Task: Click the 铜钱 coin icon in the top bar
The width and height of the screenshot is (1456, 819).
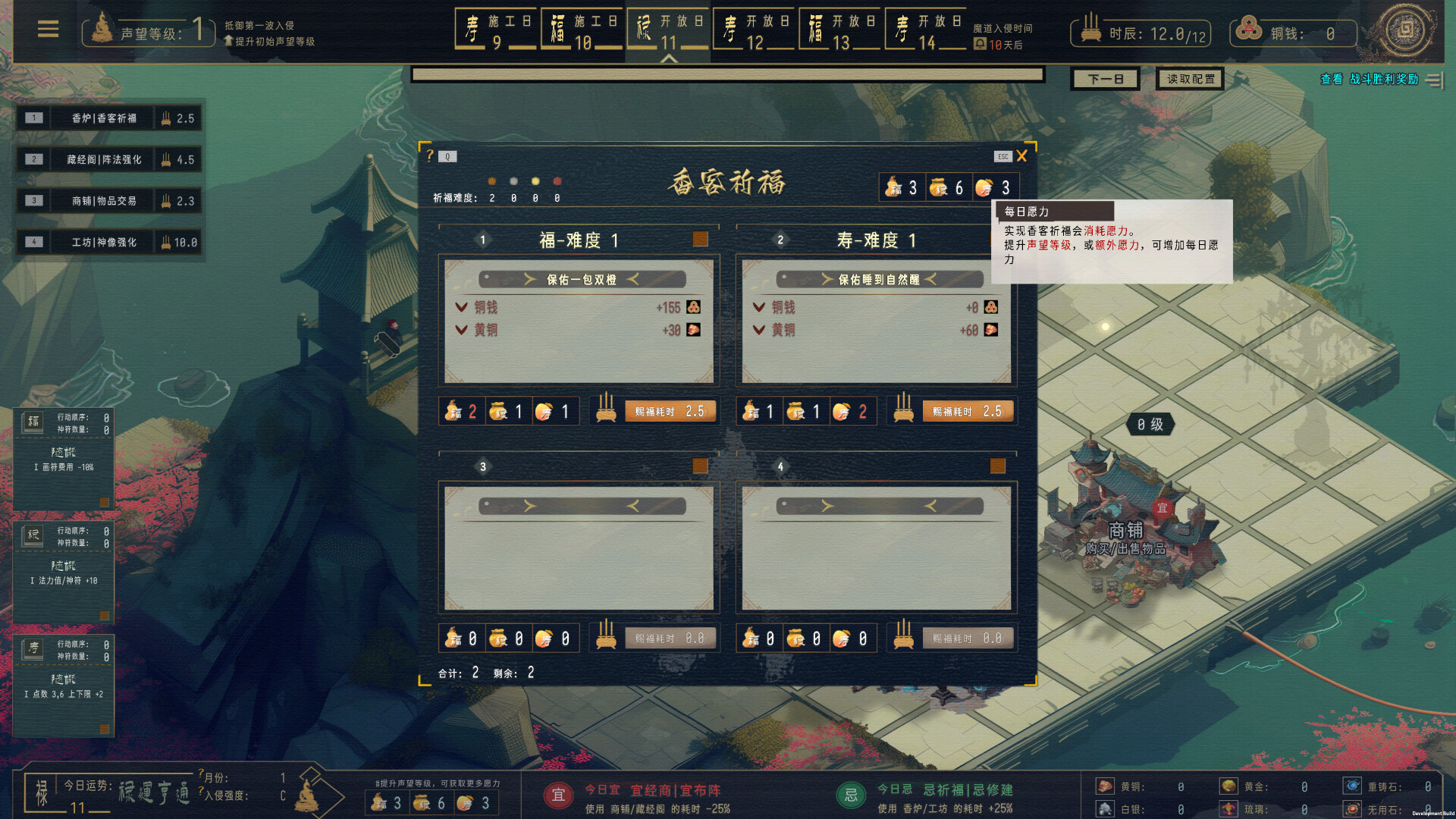Action: pos(1250,32)
